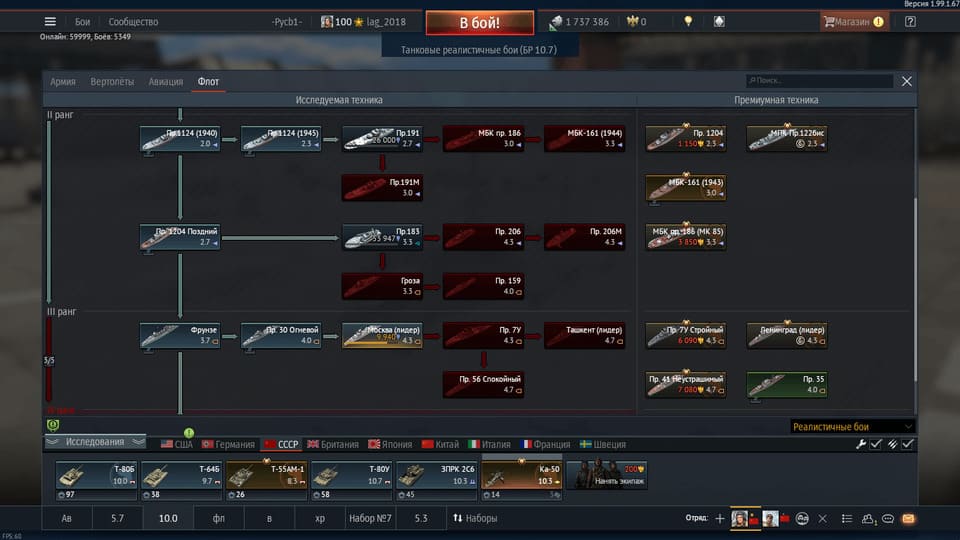Switch nation to Германия
The image size is (960, 540).
coord(228,445)
